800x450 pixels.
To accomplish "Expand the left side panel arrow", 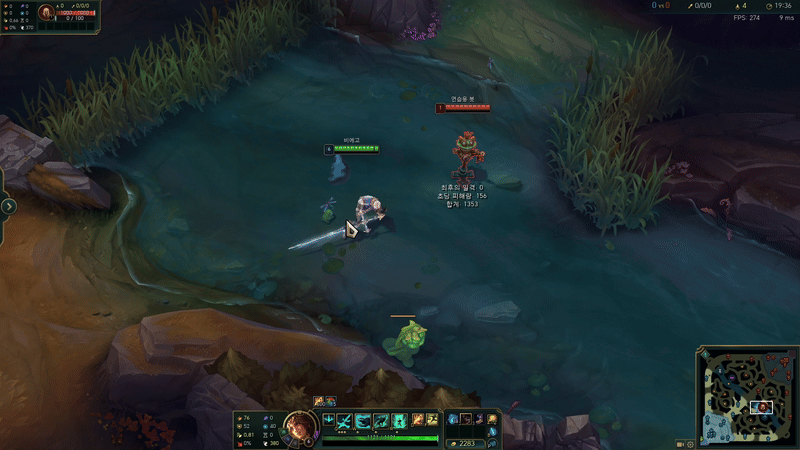I will [8, 206].
